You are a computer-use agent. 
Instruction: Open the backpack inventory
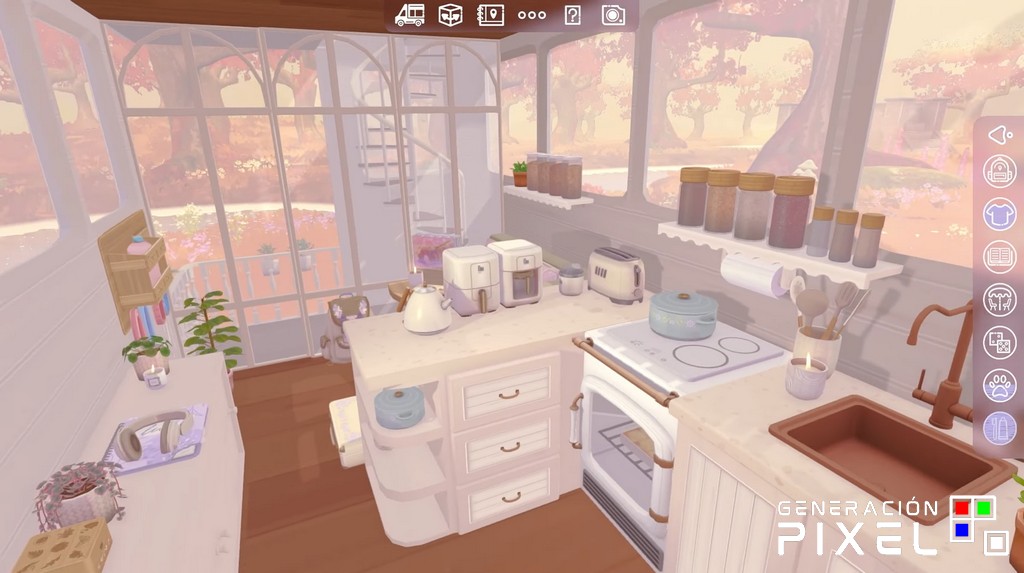[999, 172]
